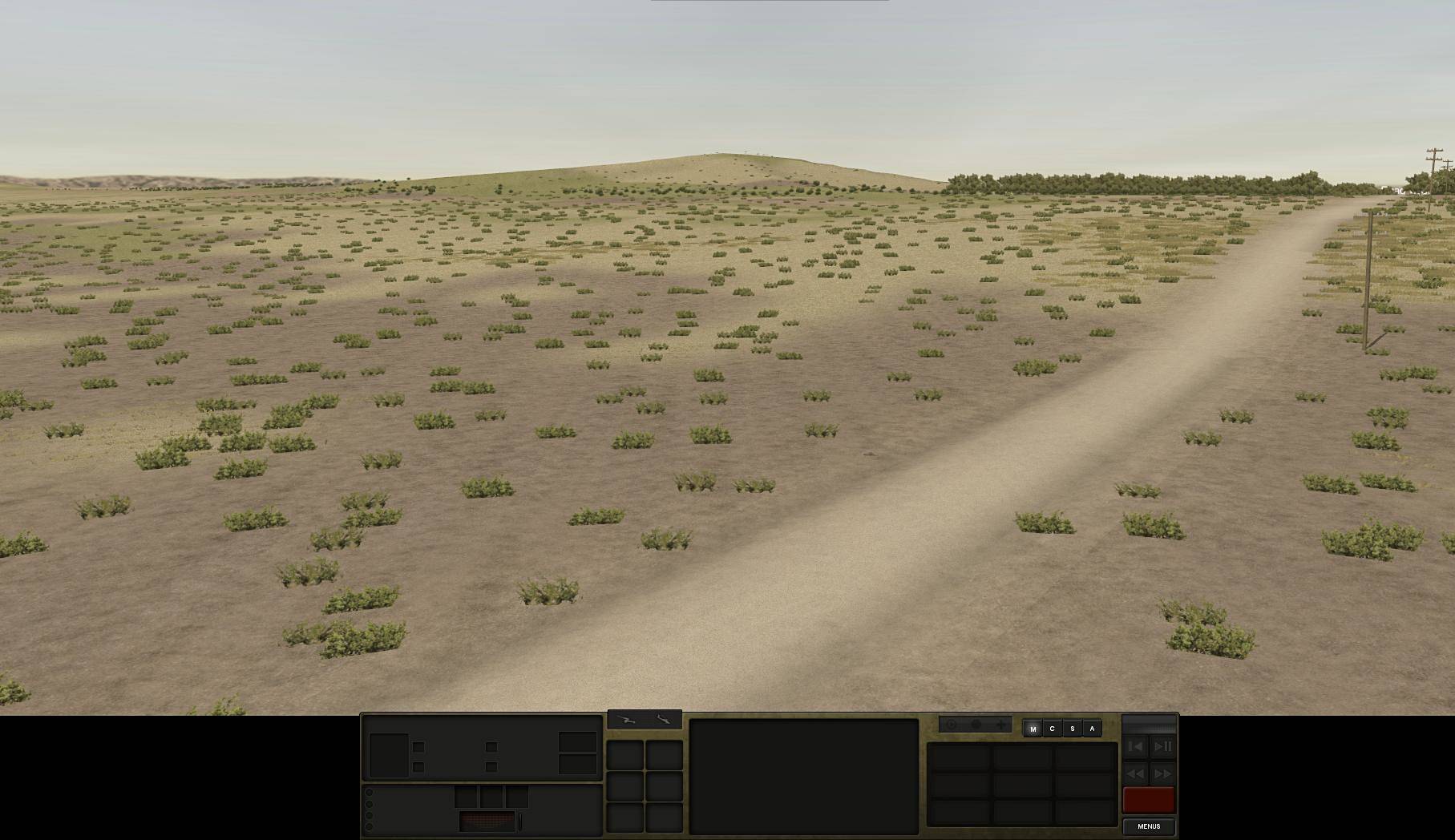This screenshot has width=1455, height=840.
Task: Select the right bird silhouette unit icon
Action: (x=662, y=721)
